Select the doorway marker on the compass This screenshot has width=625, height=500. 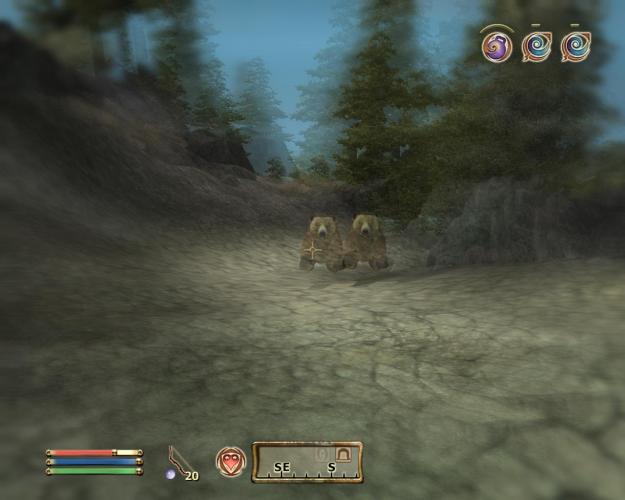(344, 455)
